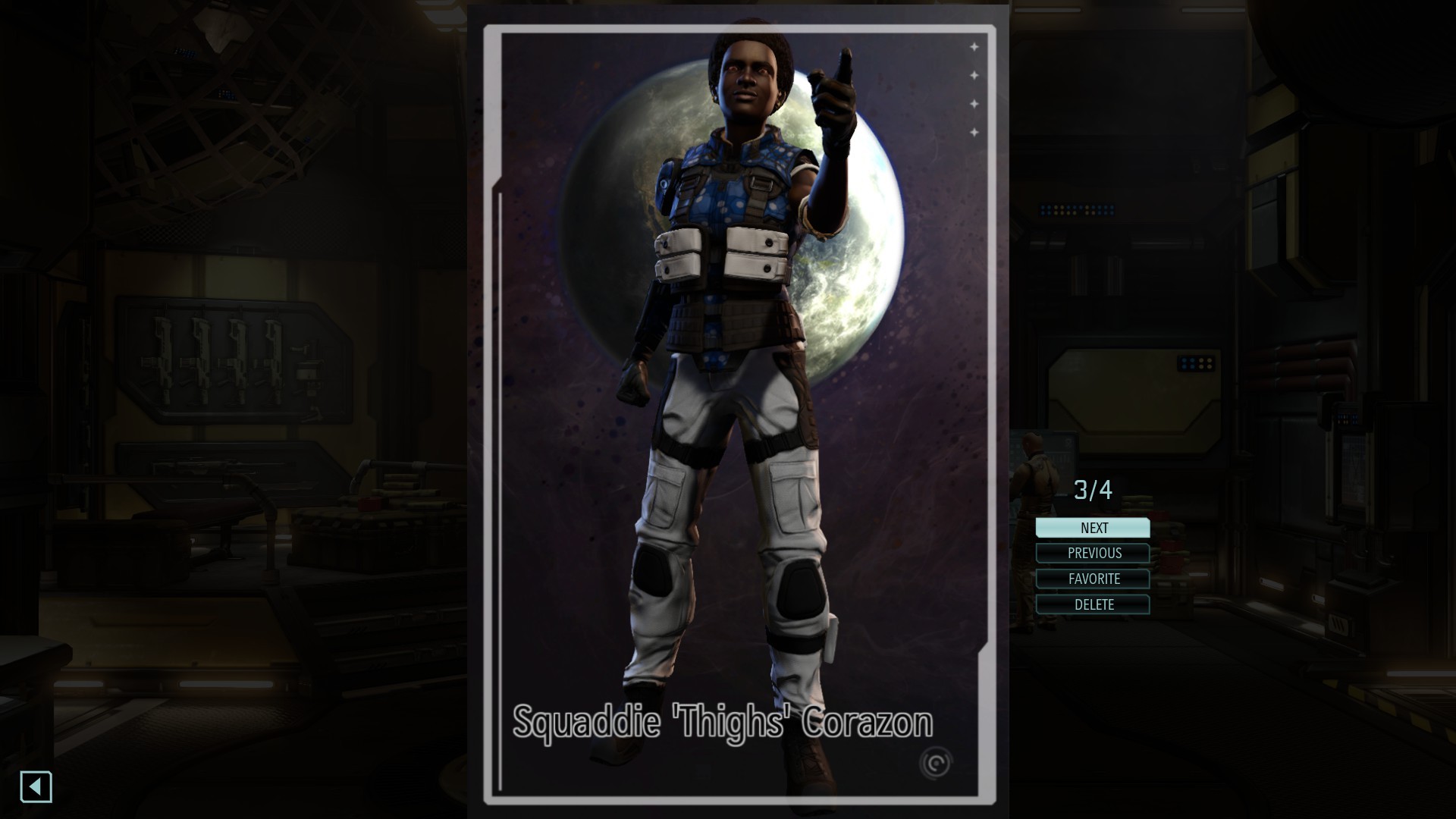The height and width of the screenshot is (819, 1456).
Task: Show the previous photo
Action: tap(1093, 554)
